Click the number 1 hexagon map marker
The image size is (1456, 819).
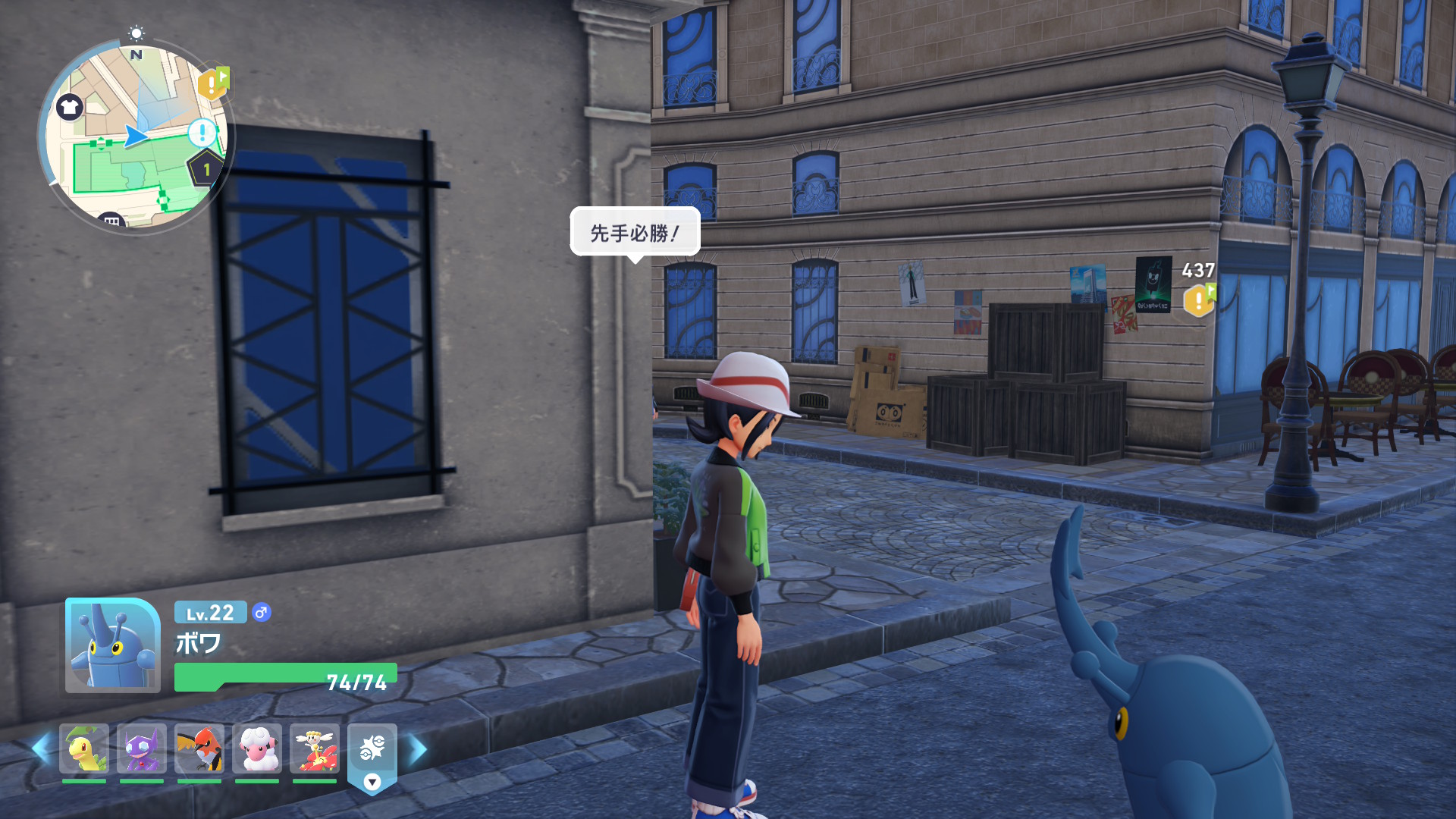tap(206, 169)
